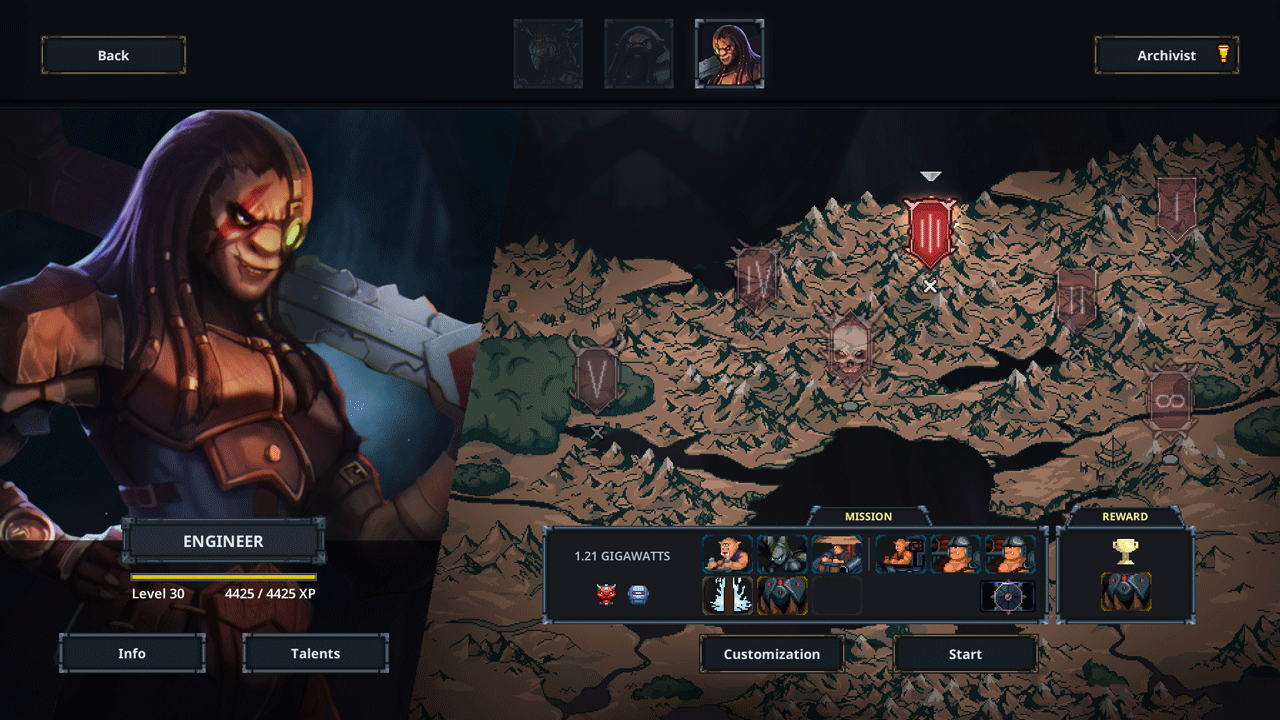Choose the mission II banner
Screen dimensions: 1280x720
pos(1076,298)
